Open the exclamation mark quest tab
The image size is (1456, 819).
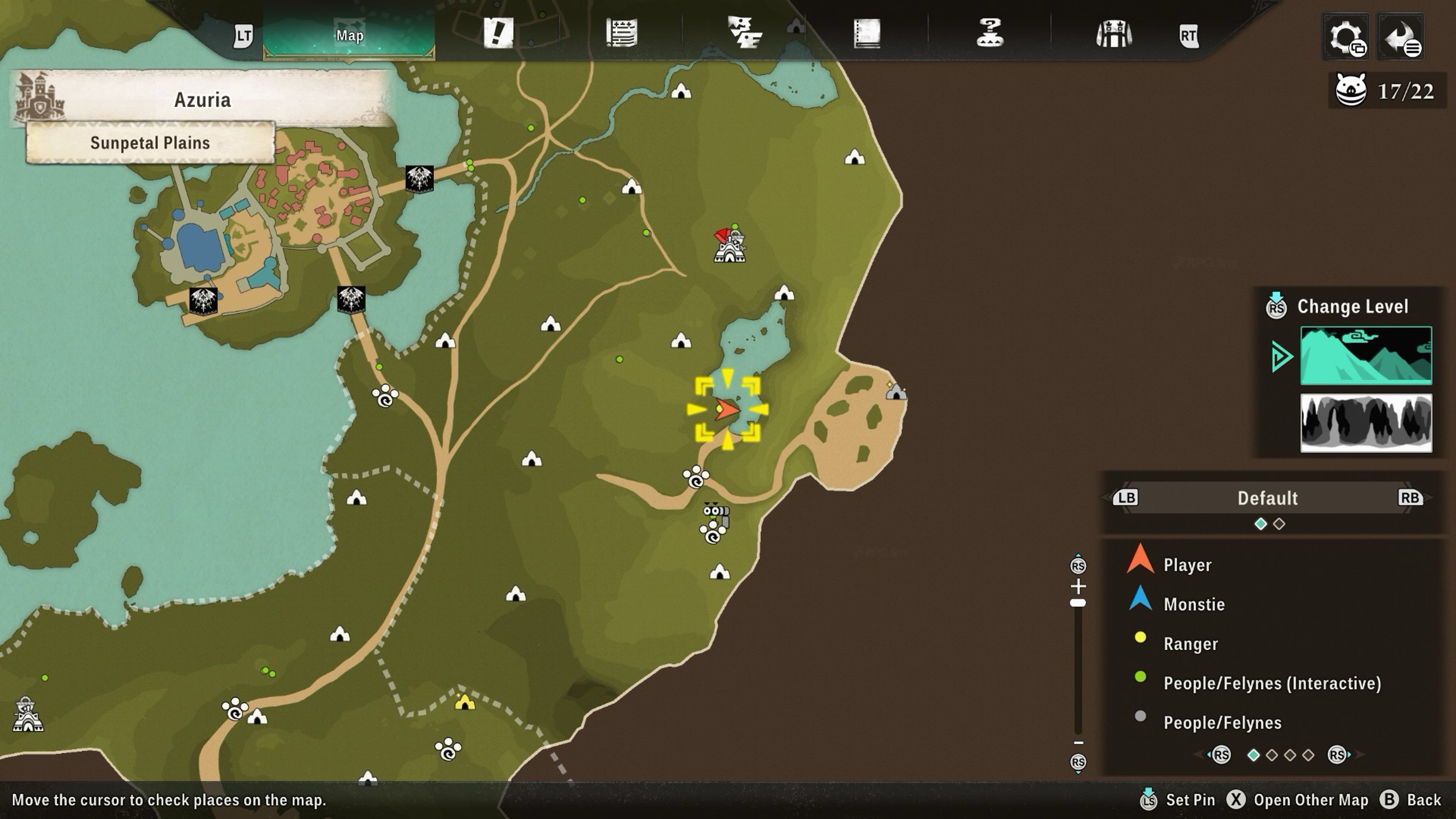tap(498, 33)
